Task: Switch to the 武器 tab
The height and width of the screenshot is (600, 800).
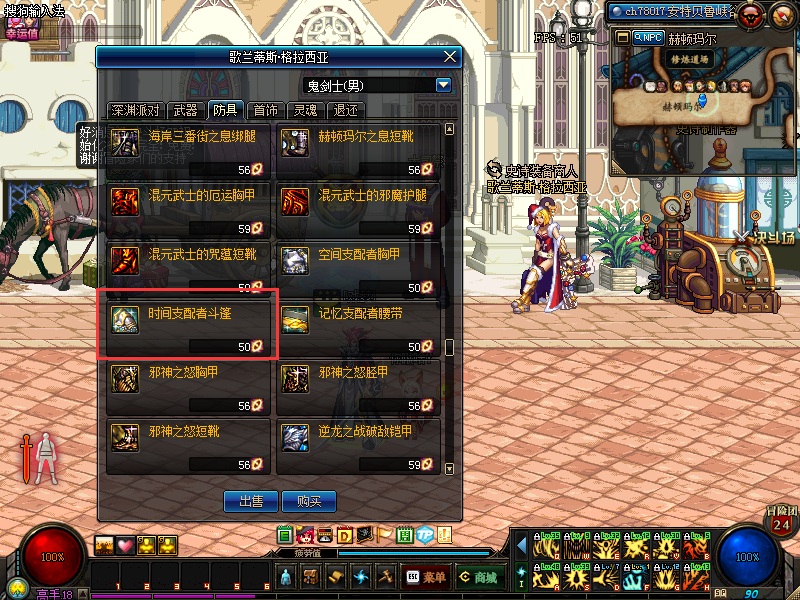Action: pos(185,110)
